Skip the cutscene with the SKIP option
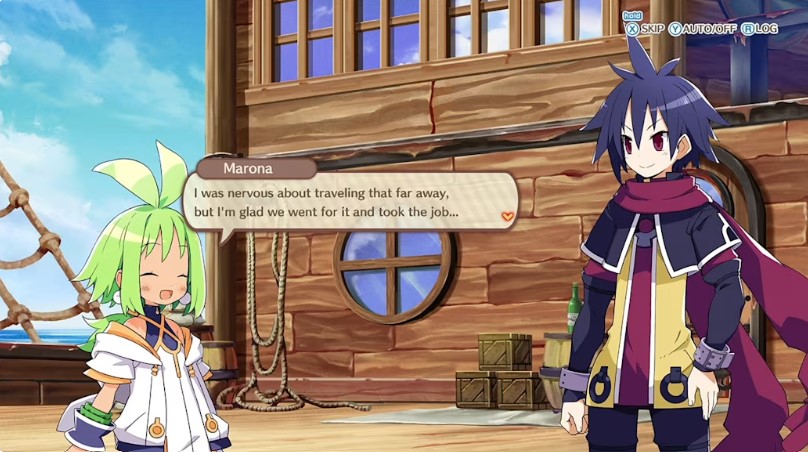808x452 pixels. click(645, 29)
